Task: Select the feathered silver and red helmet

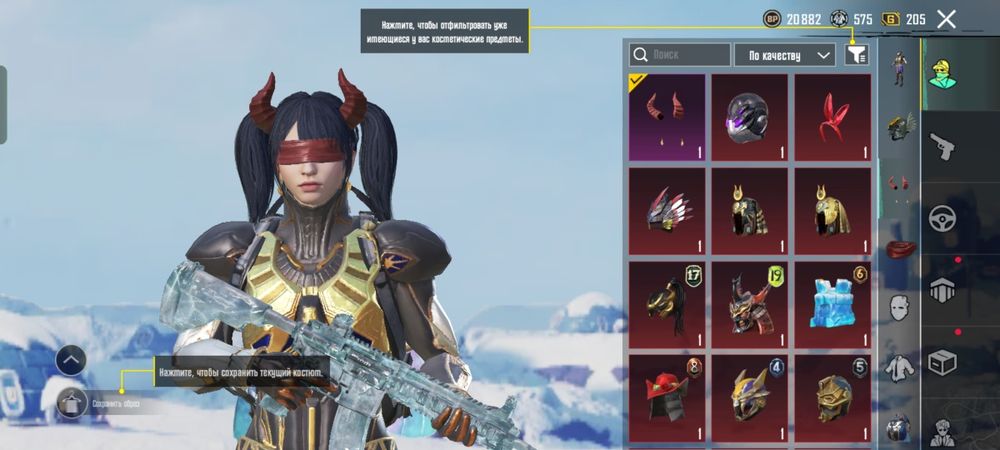Action: 666,210
